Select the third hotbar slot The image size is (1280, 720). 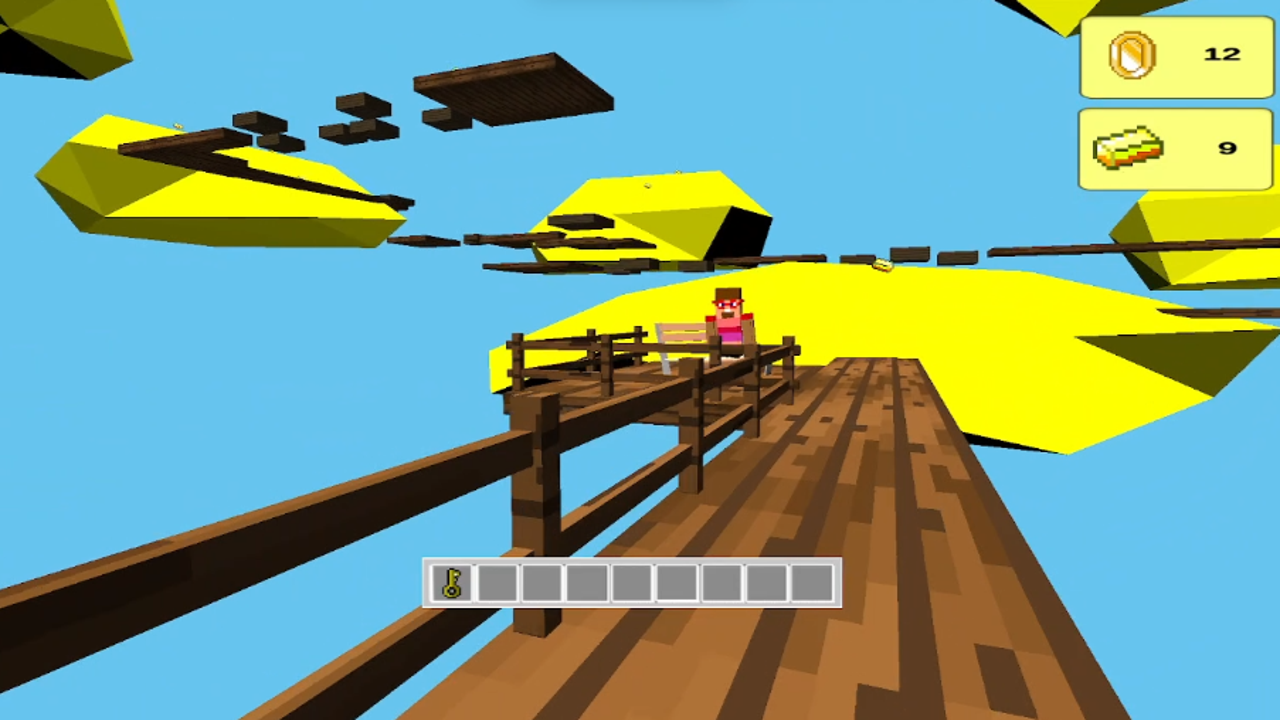pos(542,584)
